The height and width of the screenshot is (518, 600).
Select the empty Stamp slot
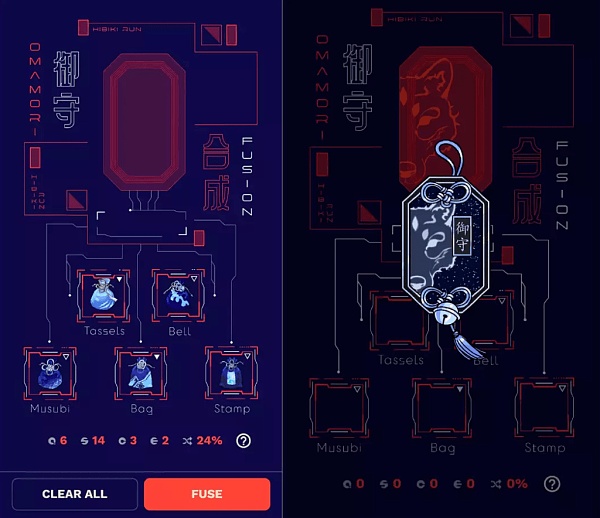click(545, 407)
